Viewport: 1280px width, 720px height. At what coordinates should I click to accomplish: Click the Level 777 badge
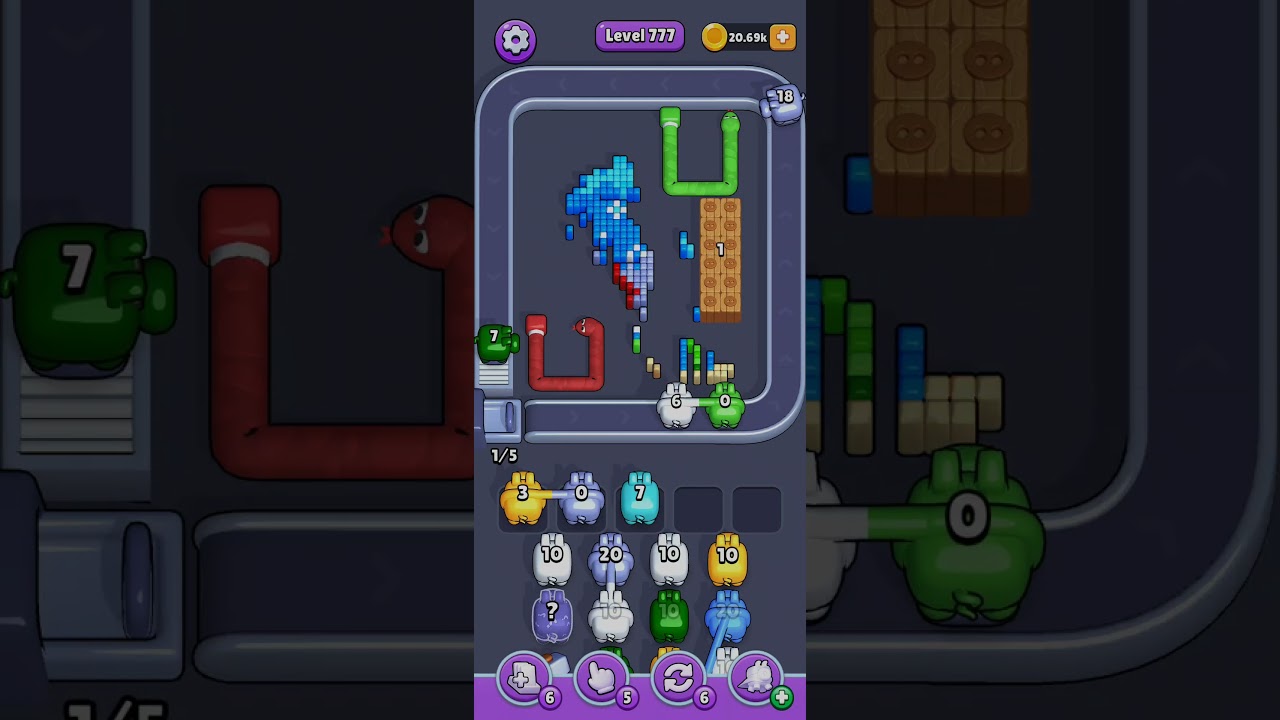639,35
